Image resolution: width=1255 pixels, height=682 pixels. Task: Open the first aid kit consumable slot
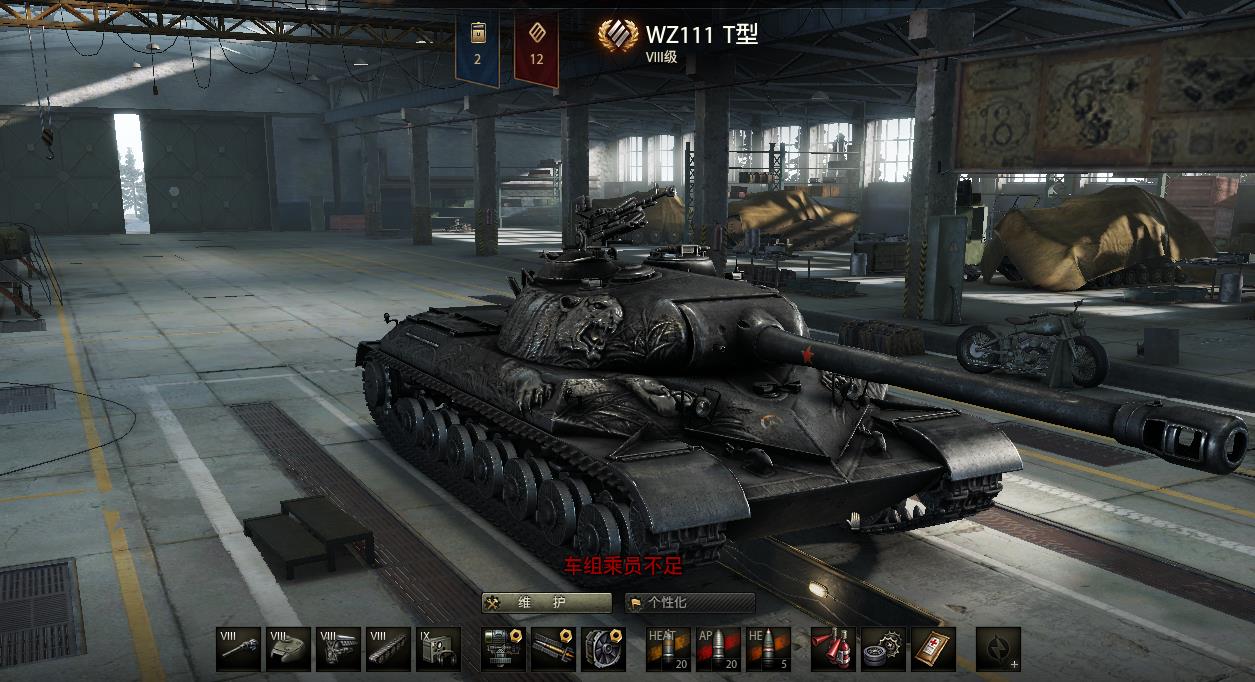pos(933,649)
